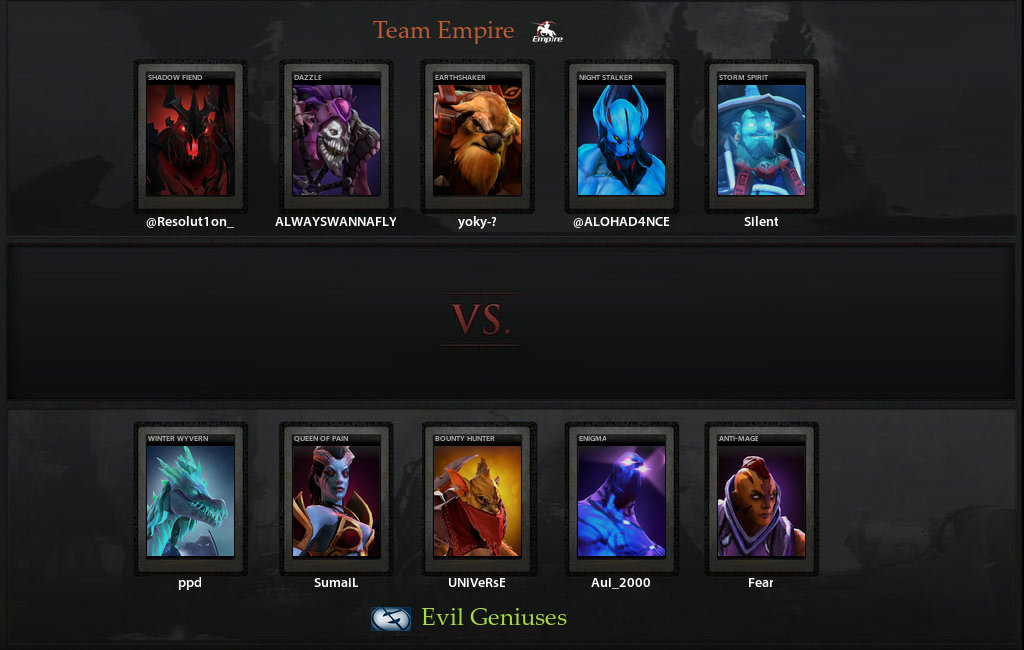Pick the Storm Spirit hero card
The image size is (1024, 650).
click(761, 138)
